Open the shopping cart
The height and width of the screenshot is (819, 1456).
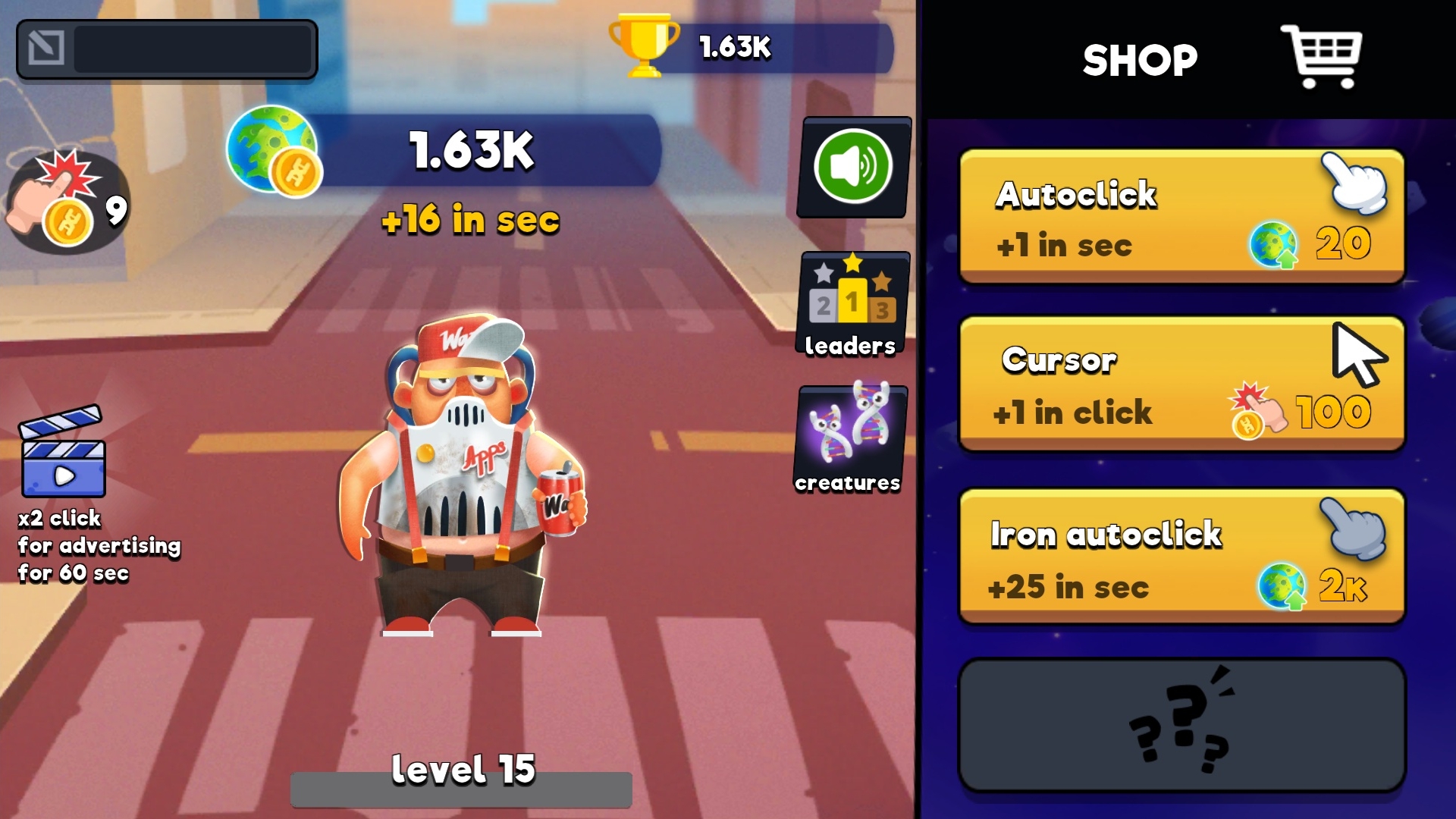point(1323,57)
